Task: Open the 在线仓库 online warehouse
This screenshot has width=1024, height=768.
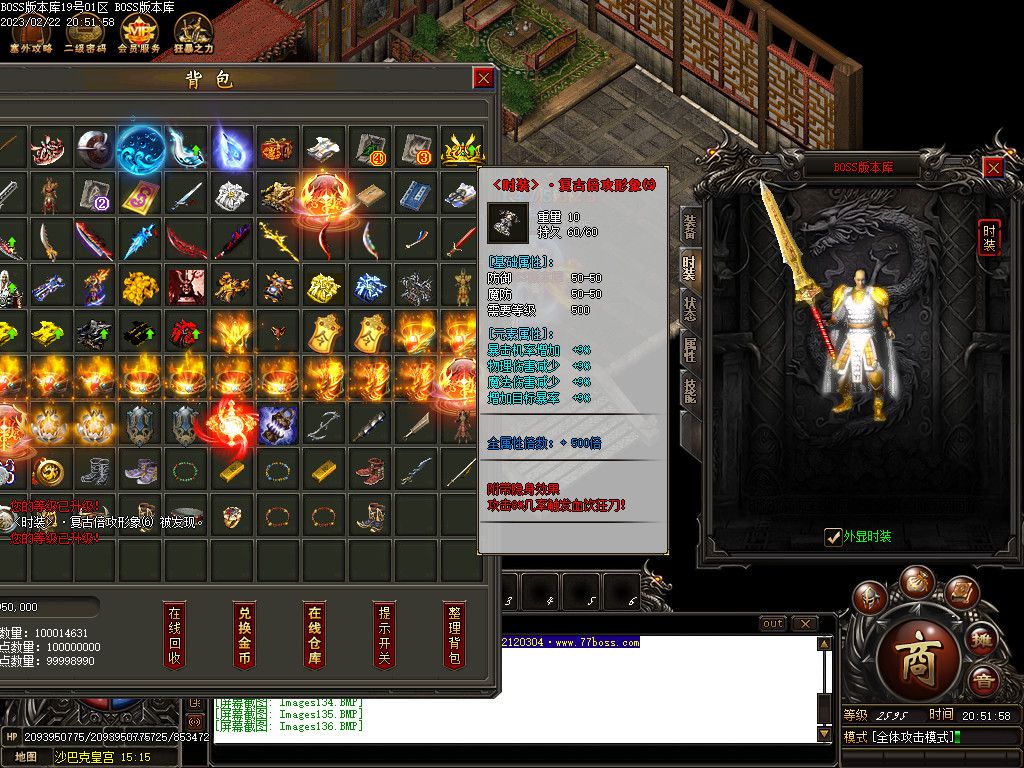Action: (314, 635)
